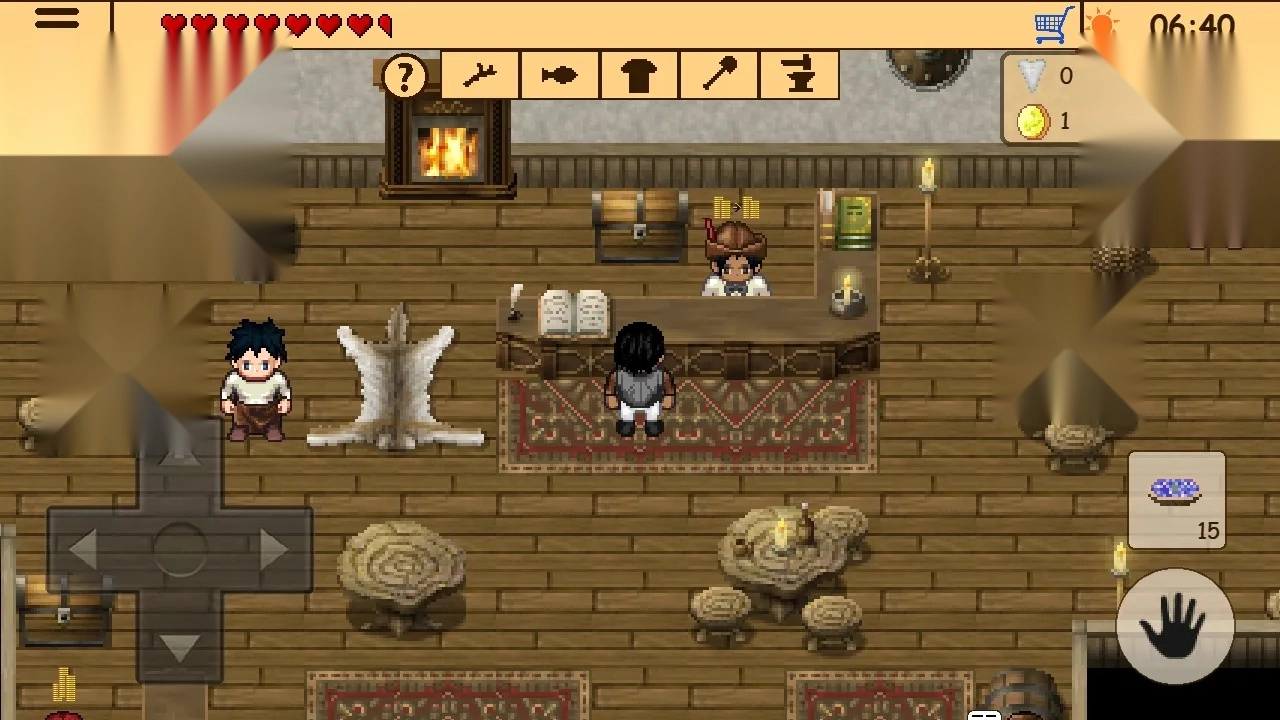Image resolution: width=1280 pixels, height=720 pixels.
Task: Open the anvil crafting category icon
Action: [x=799, y=75]
